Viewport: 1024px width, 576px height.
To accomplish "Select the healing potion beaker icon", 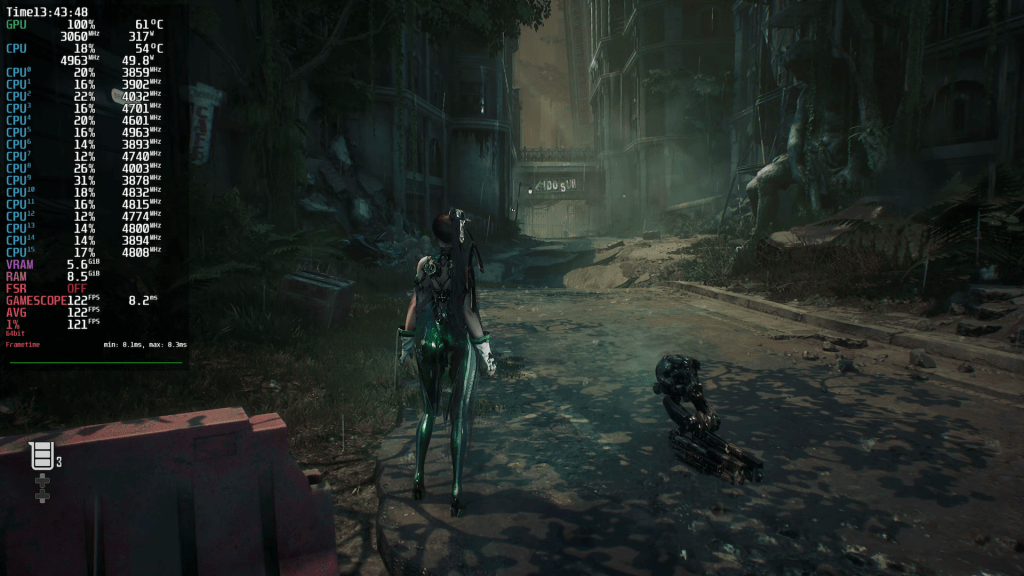I will 42,456.
